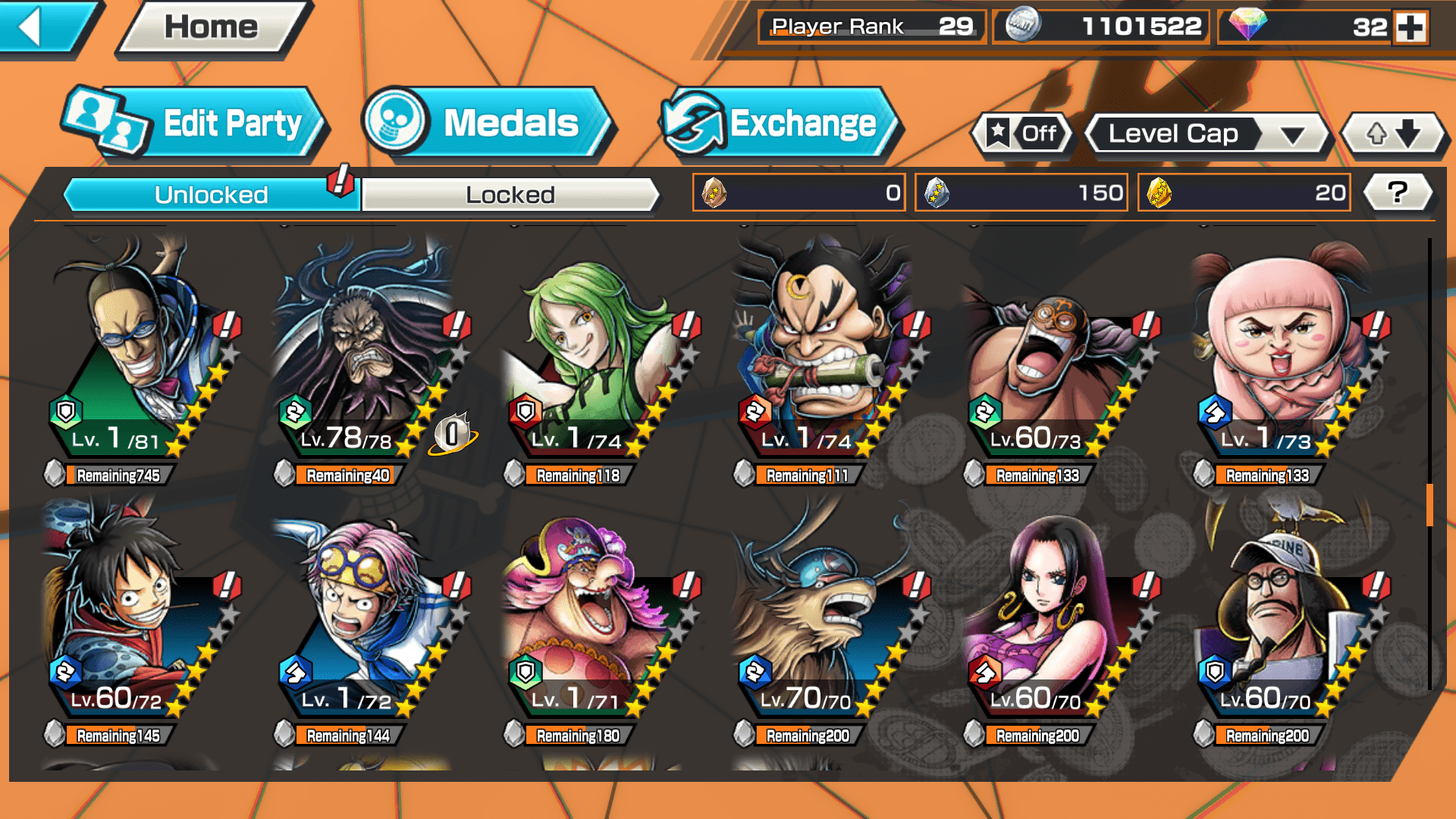Open the Level Cap sort dropdown
Image resolution: width=1456 pixels, height=819 pixels.
(1207, 134)
